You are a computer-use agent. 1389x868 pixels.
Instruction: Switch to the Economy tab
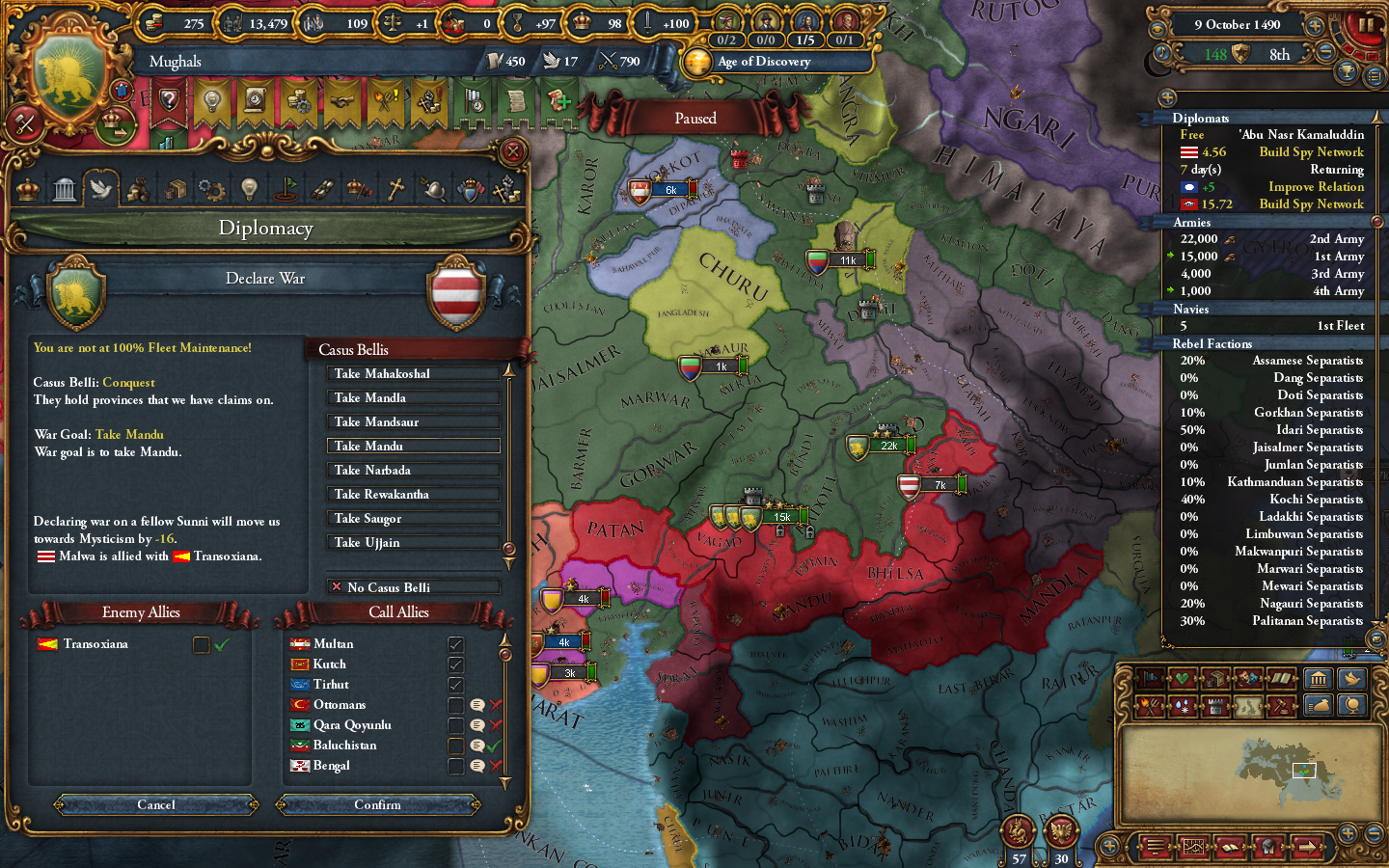click(137, 190)
